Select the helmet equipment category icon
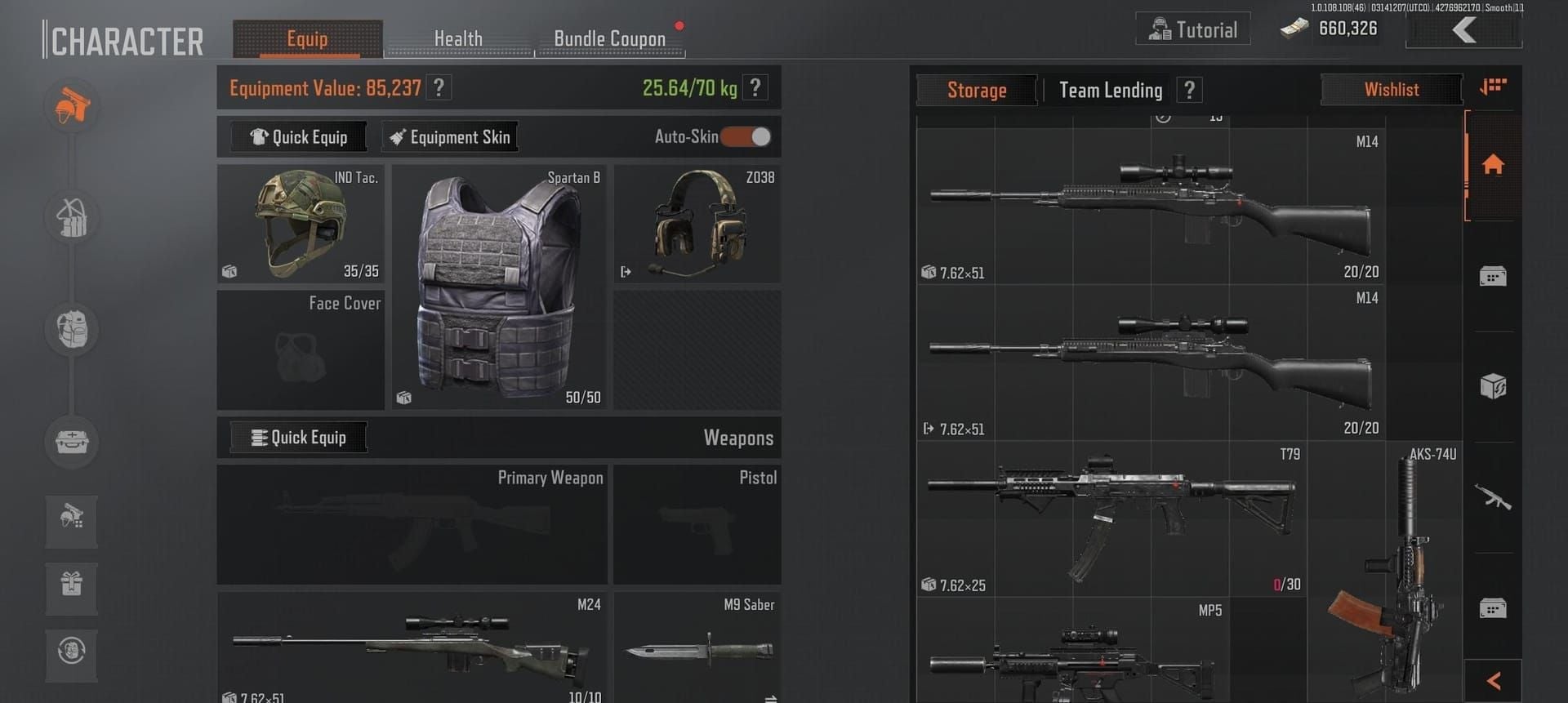The height and width of the screenshot is (703, 1568). (x=72, y=106)
